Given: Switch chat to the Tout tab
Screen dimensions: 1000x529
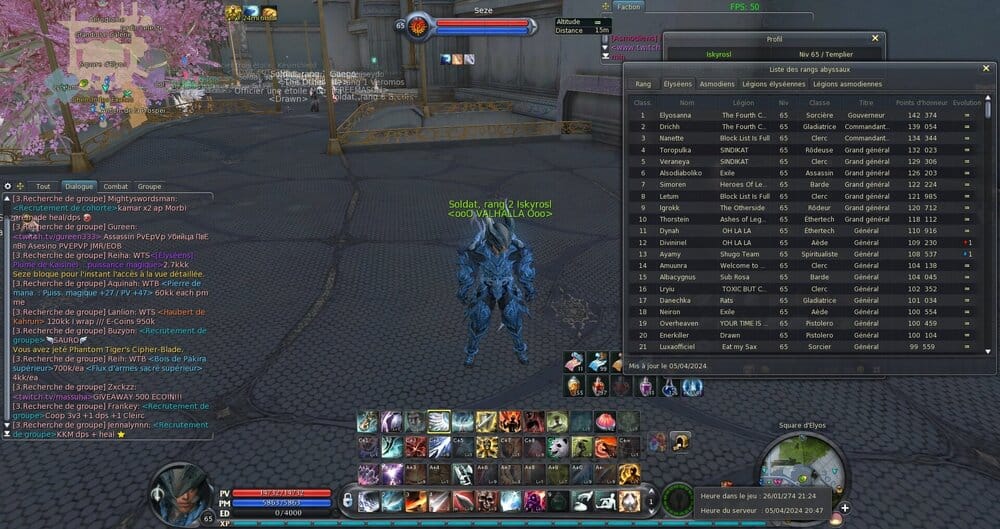Looking at the screenshot, I should point(43,186).
